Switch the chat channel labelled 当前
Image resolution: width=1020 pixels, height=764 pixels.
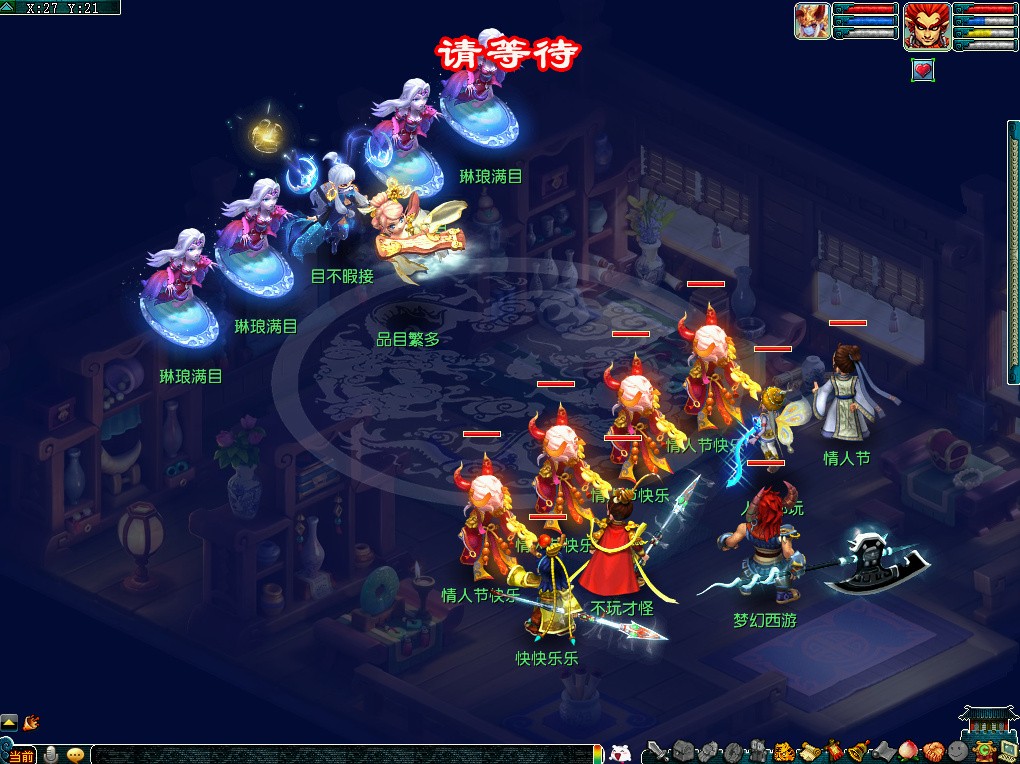coord(20,755)
